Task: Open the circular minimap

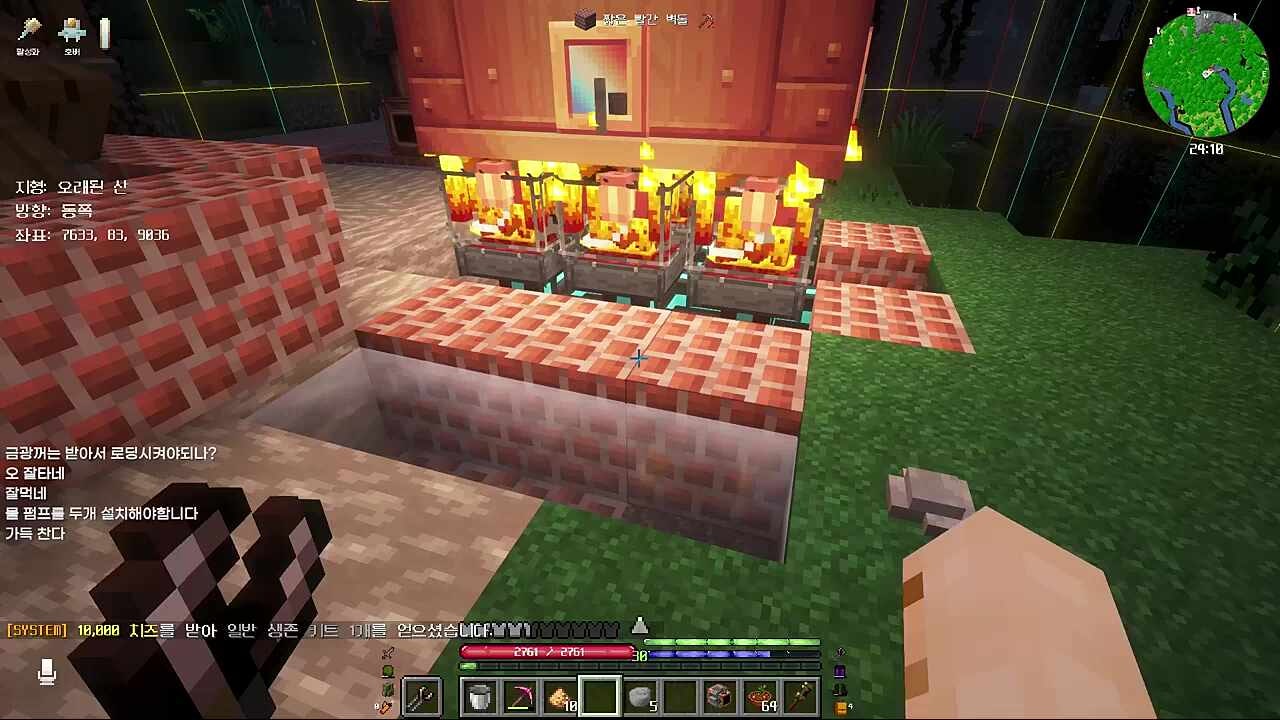Action: (x=1205, y=74)
